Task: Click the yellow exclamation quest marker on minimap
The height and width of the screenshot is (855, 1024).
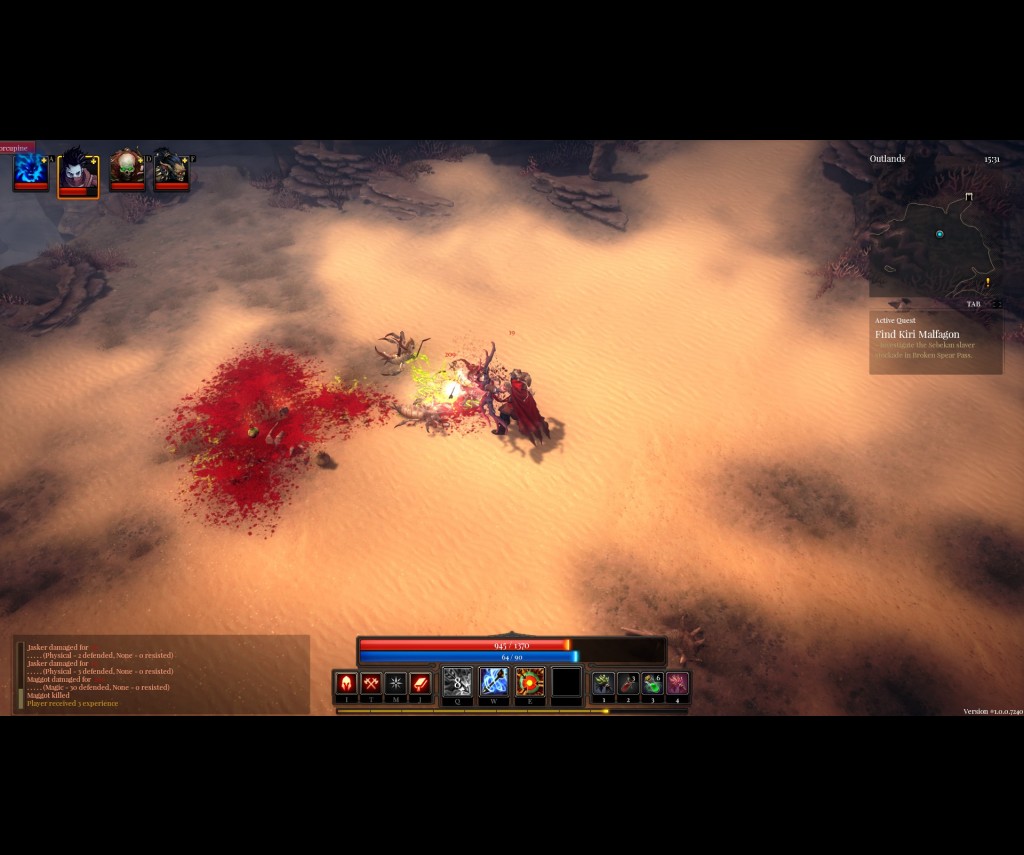Action: coord(987,283)
